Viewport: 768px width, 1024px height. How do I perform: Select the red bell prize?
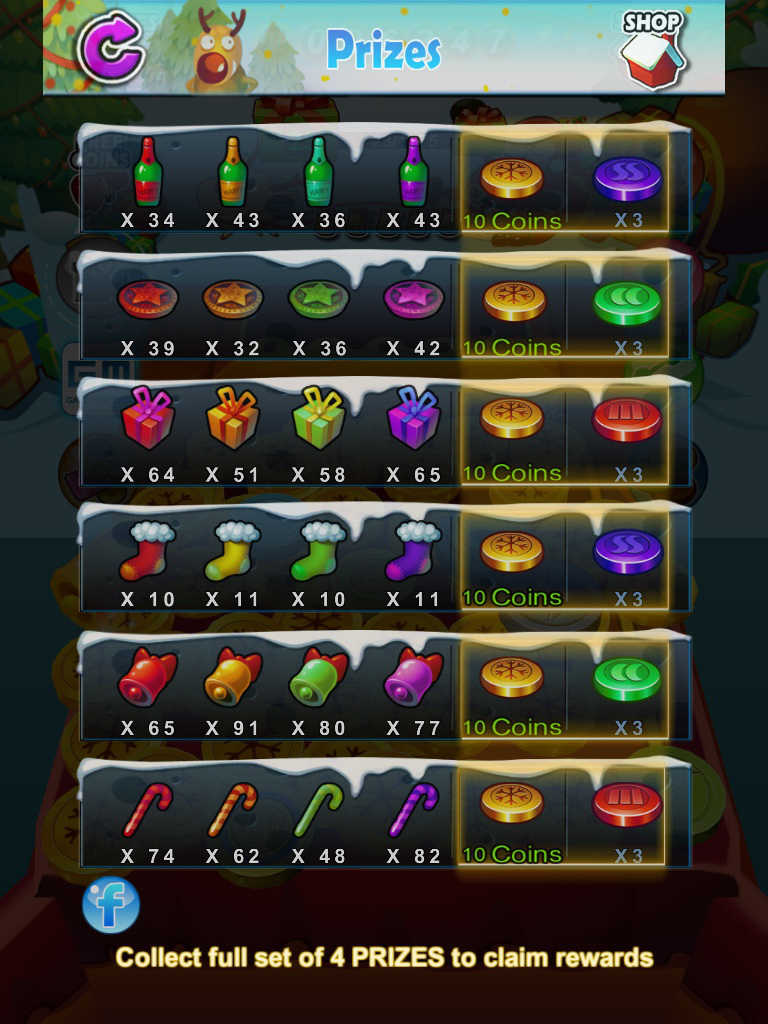click(x=148, y=676)
